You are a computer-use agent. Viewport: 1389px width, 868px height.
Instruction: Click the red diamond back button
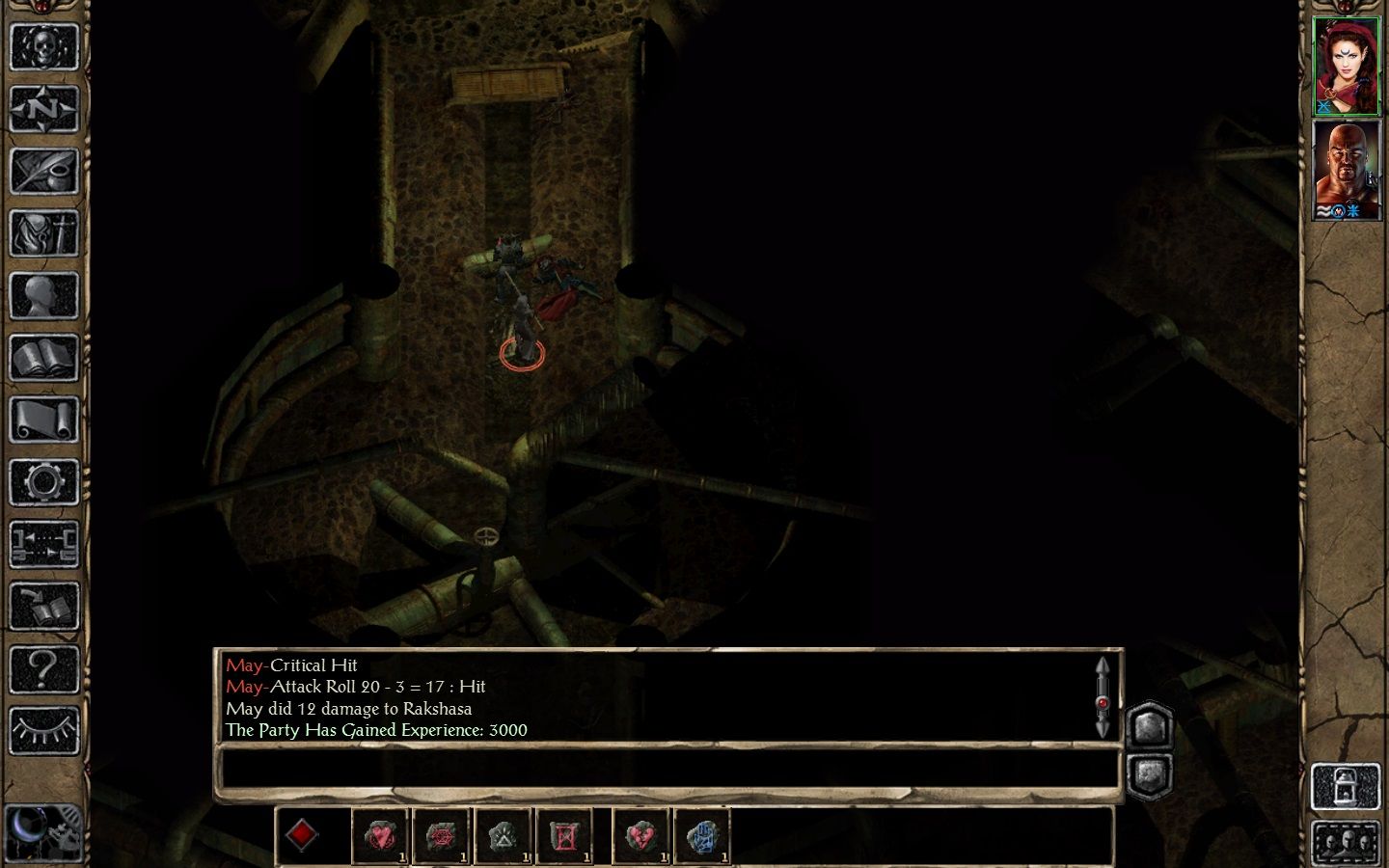302,835
